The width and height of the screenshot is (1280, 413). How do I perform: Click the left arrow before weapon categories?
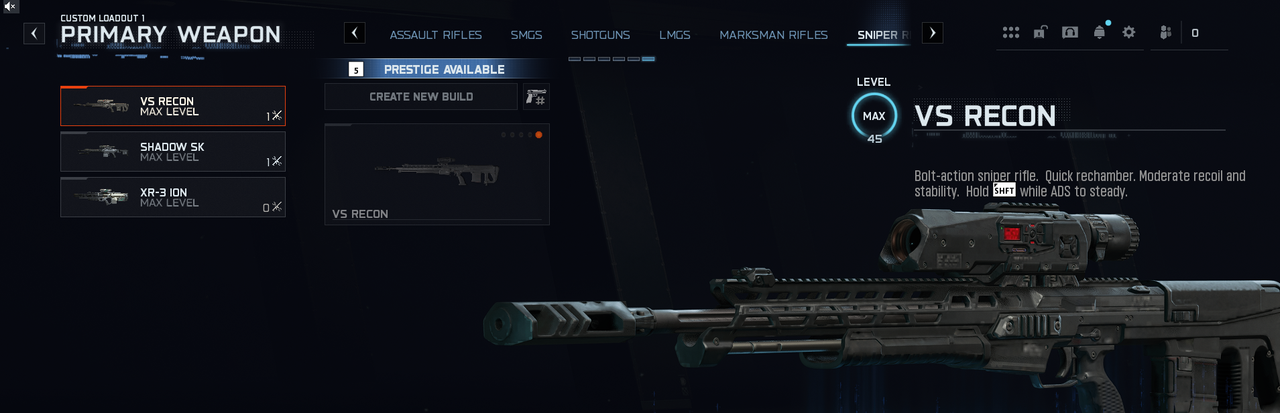[355, 33]
